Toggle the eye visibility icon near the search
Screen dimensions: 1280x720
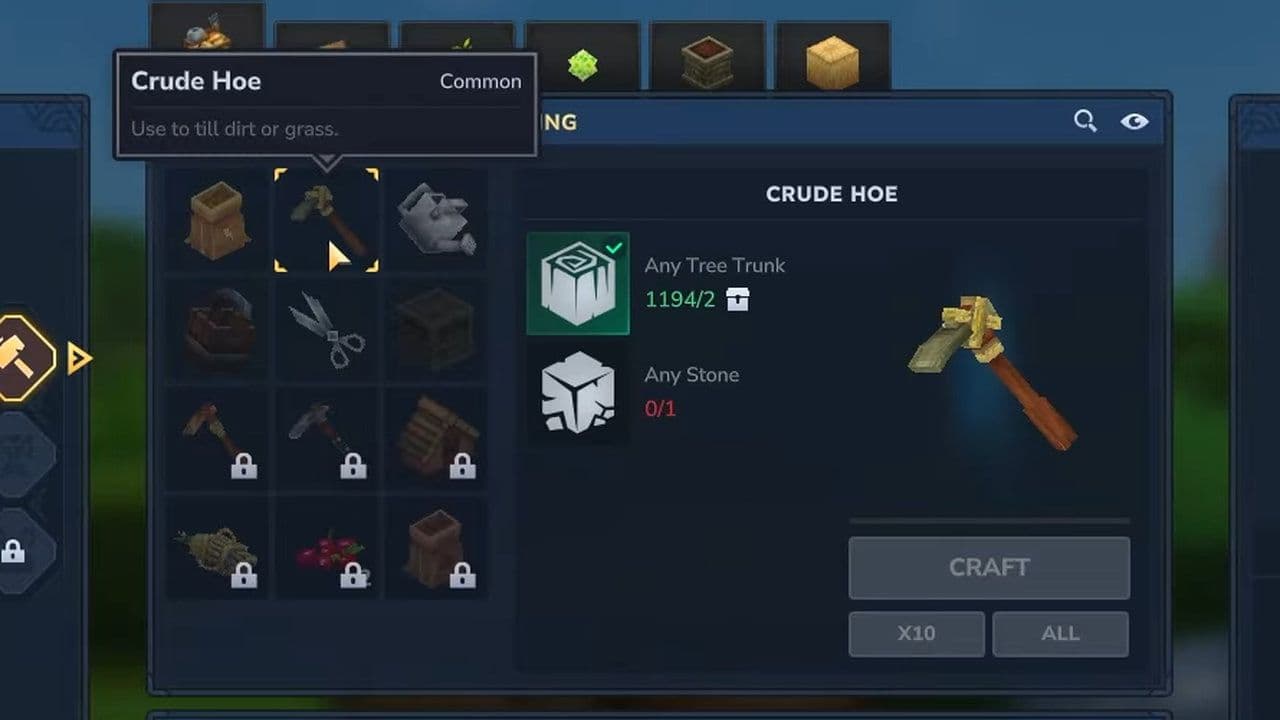(1135, 120)
